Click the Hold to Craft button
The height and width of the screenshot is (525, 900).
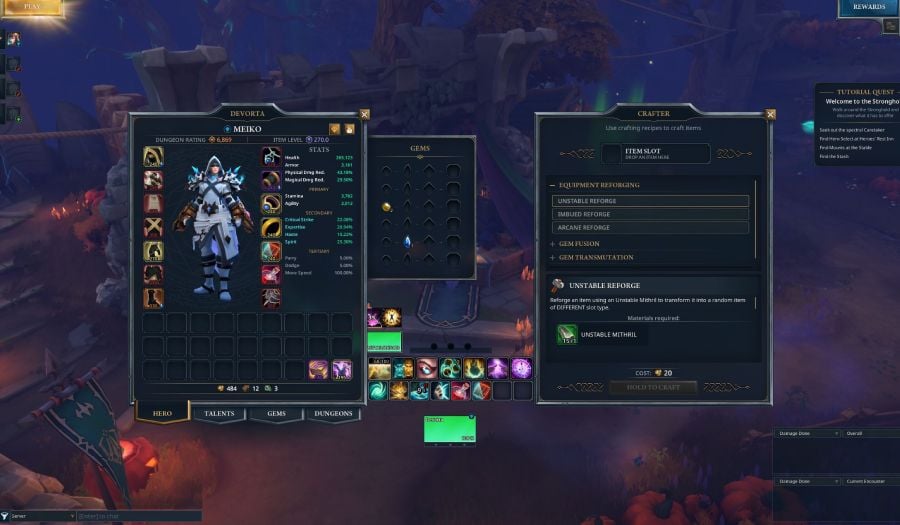coord(654,387)
